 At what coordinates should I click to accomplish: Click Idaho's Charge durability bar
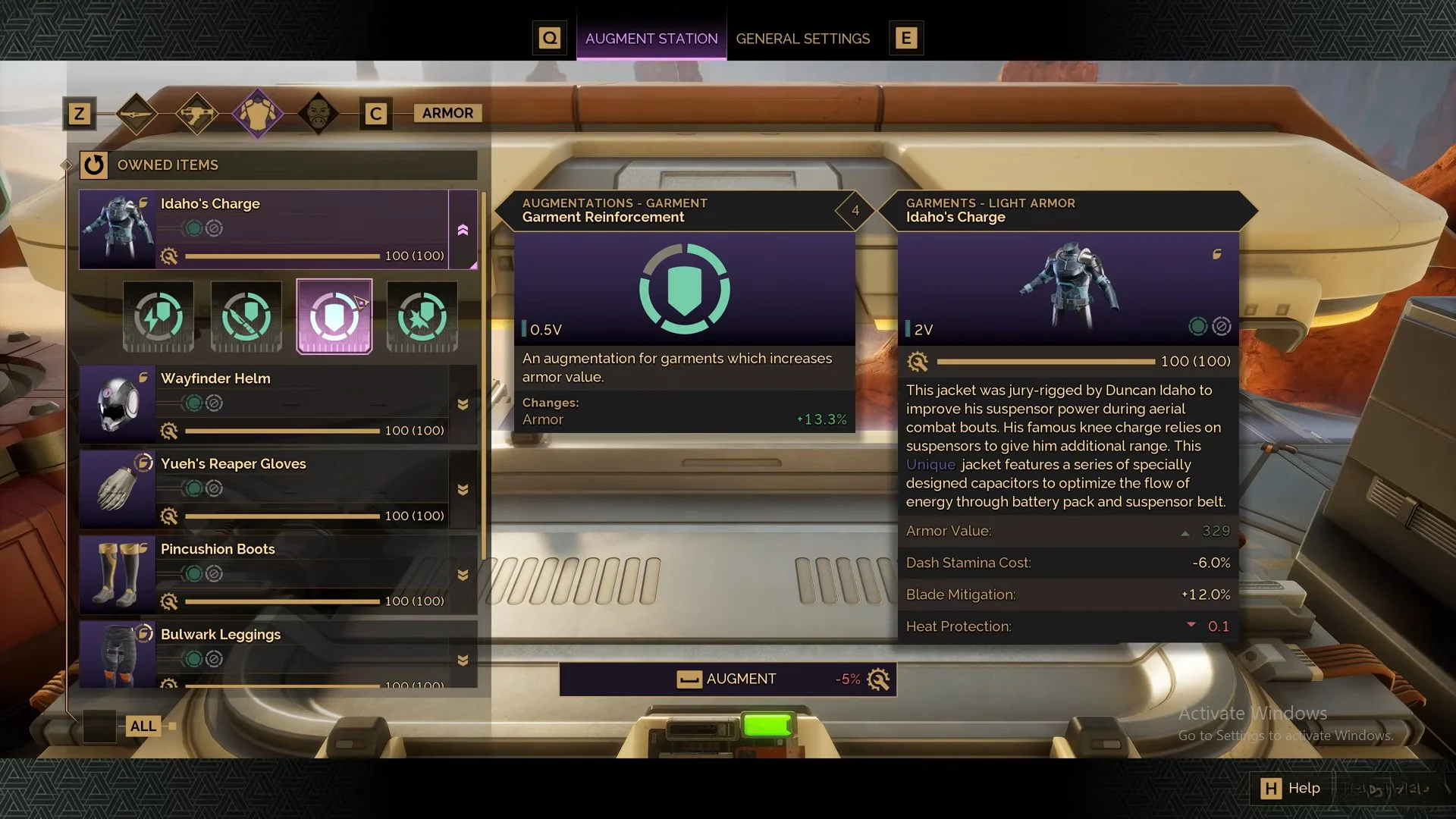point(281,256)
